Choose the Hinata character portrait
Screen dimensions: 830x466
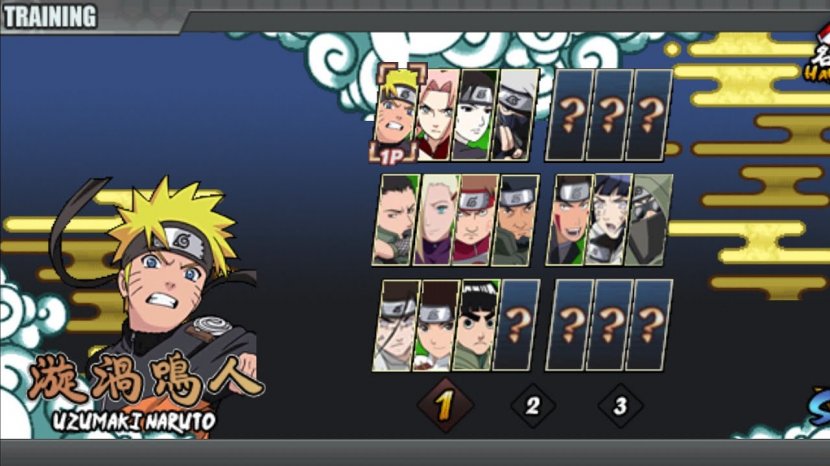tap(609, 220)
